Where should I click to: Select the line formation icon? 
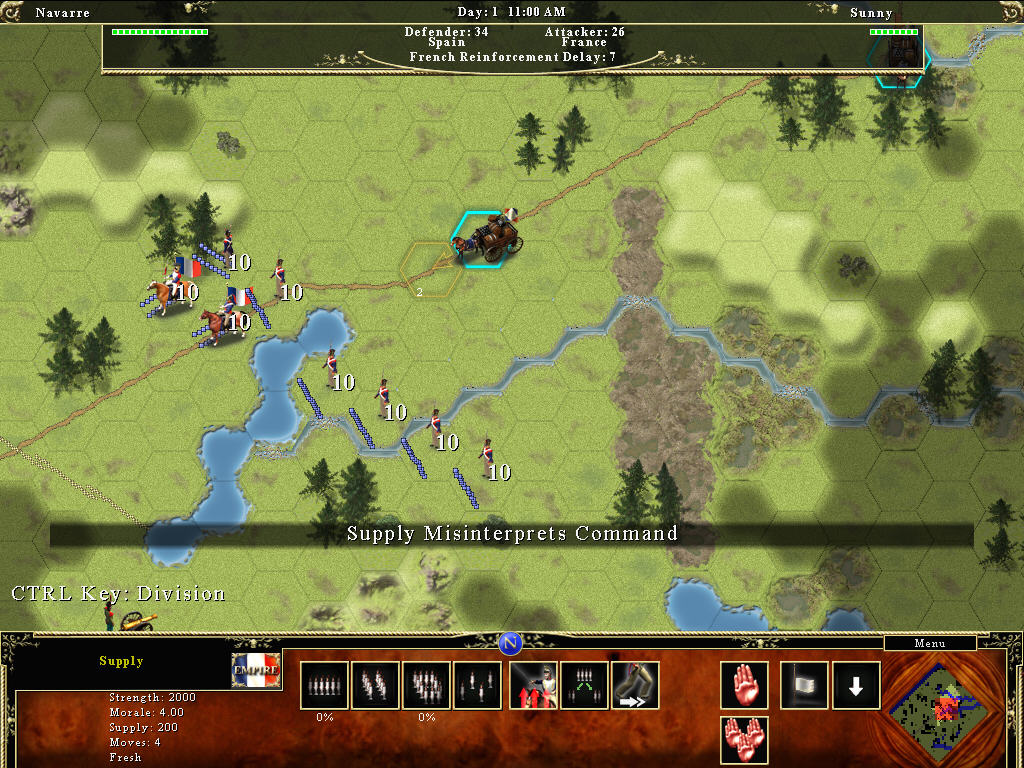point(325,685)
